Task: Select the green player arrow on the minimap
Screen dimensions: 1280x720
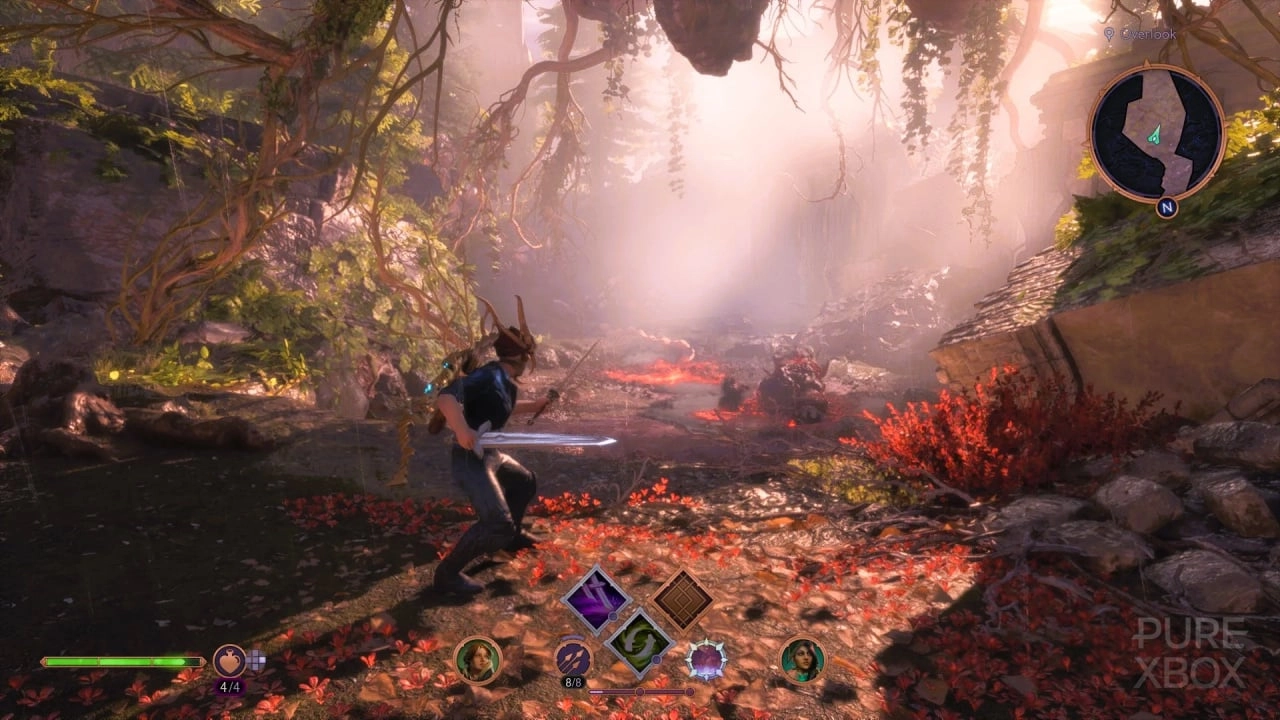Action: tap(1154, 134)
